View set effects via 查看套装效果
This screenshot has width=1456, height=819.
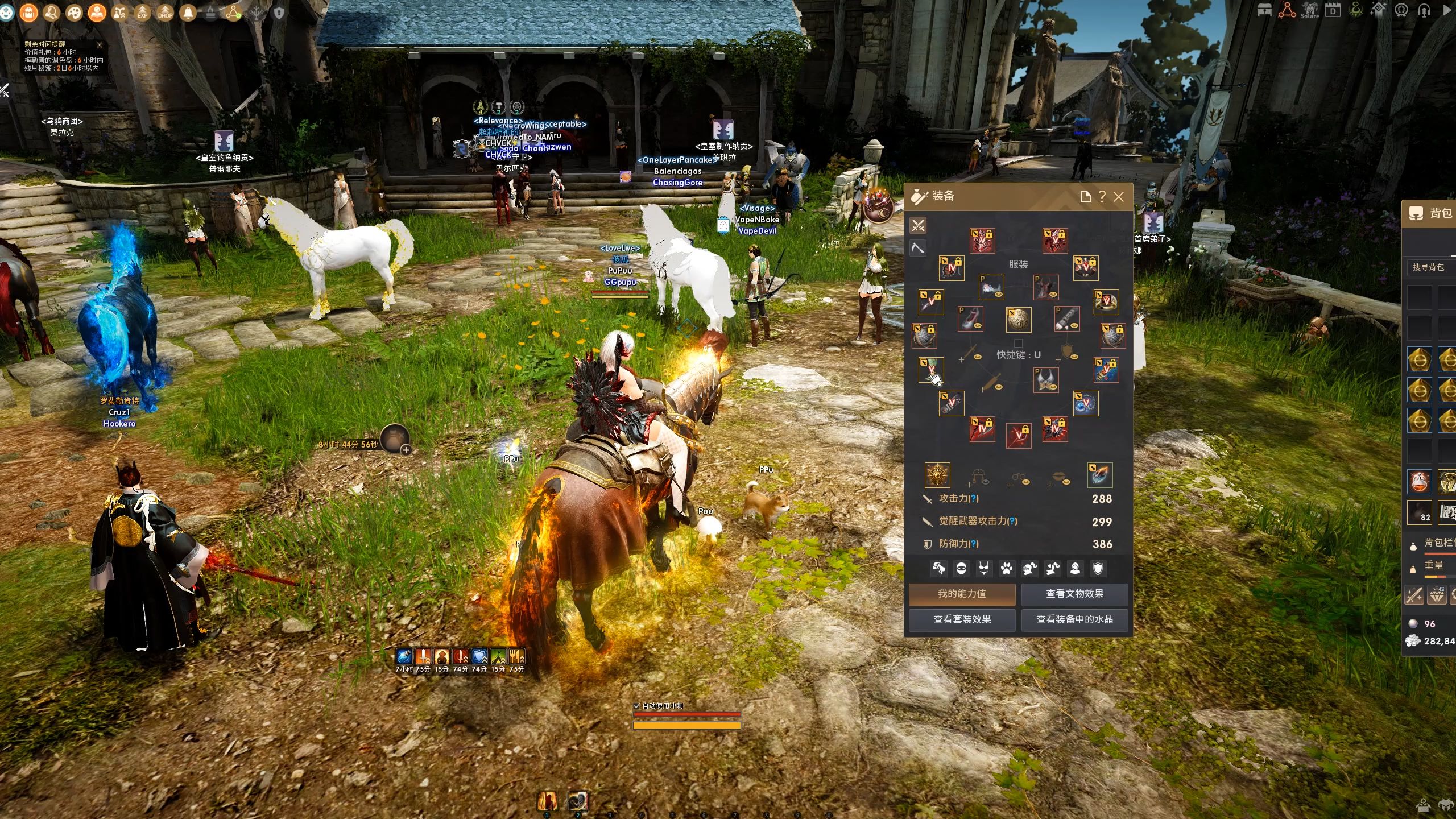click(x=962, y=619)
